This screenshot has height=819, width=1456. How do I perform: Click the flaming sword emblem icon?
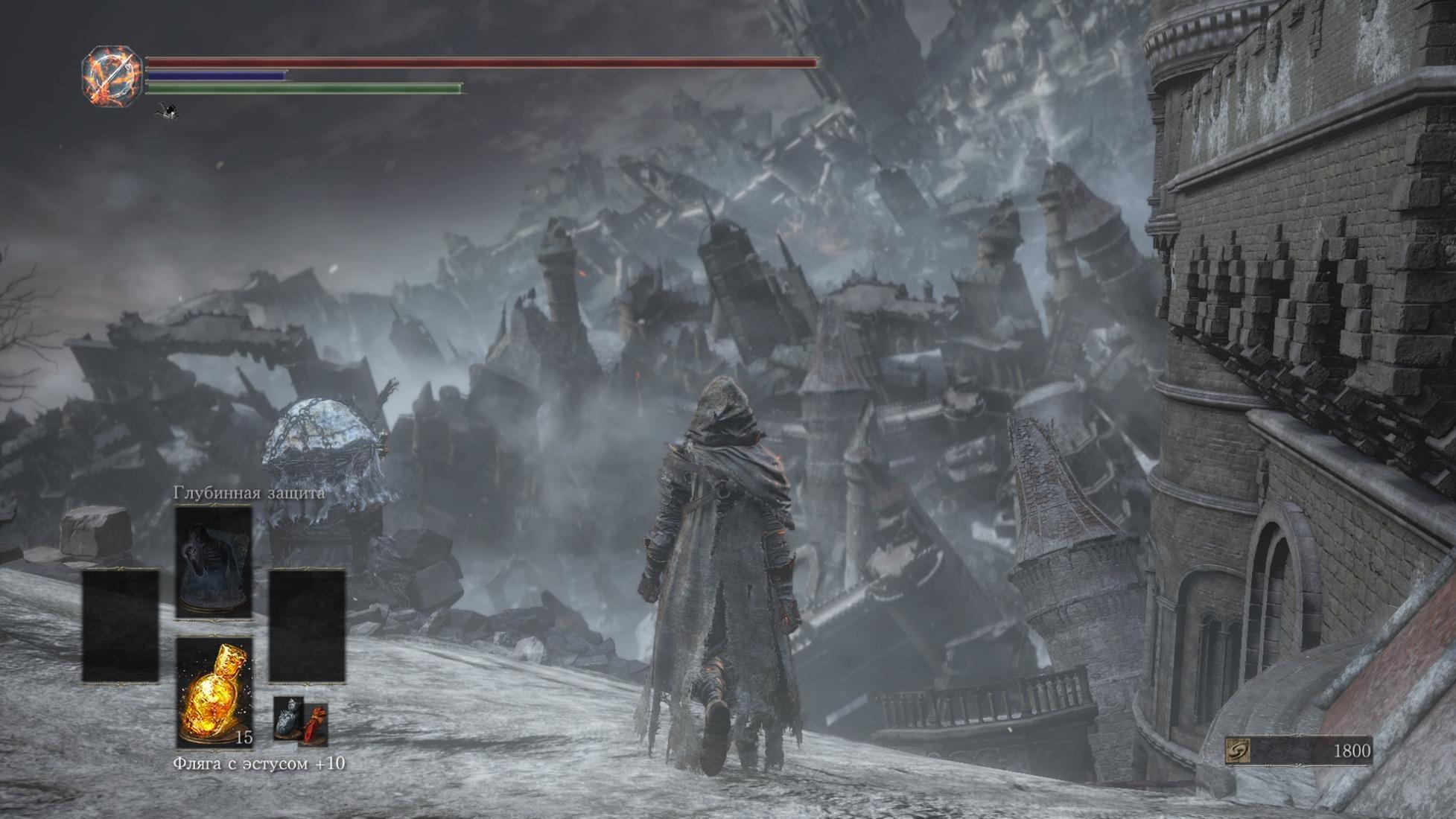point(112,76)
